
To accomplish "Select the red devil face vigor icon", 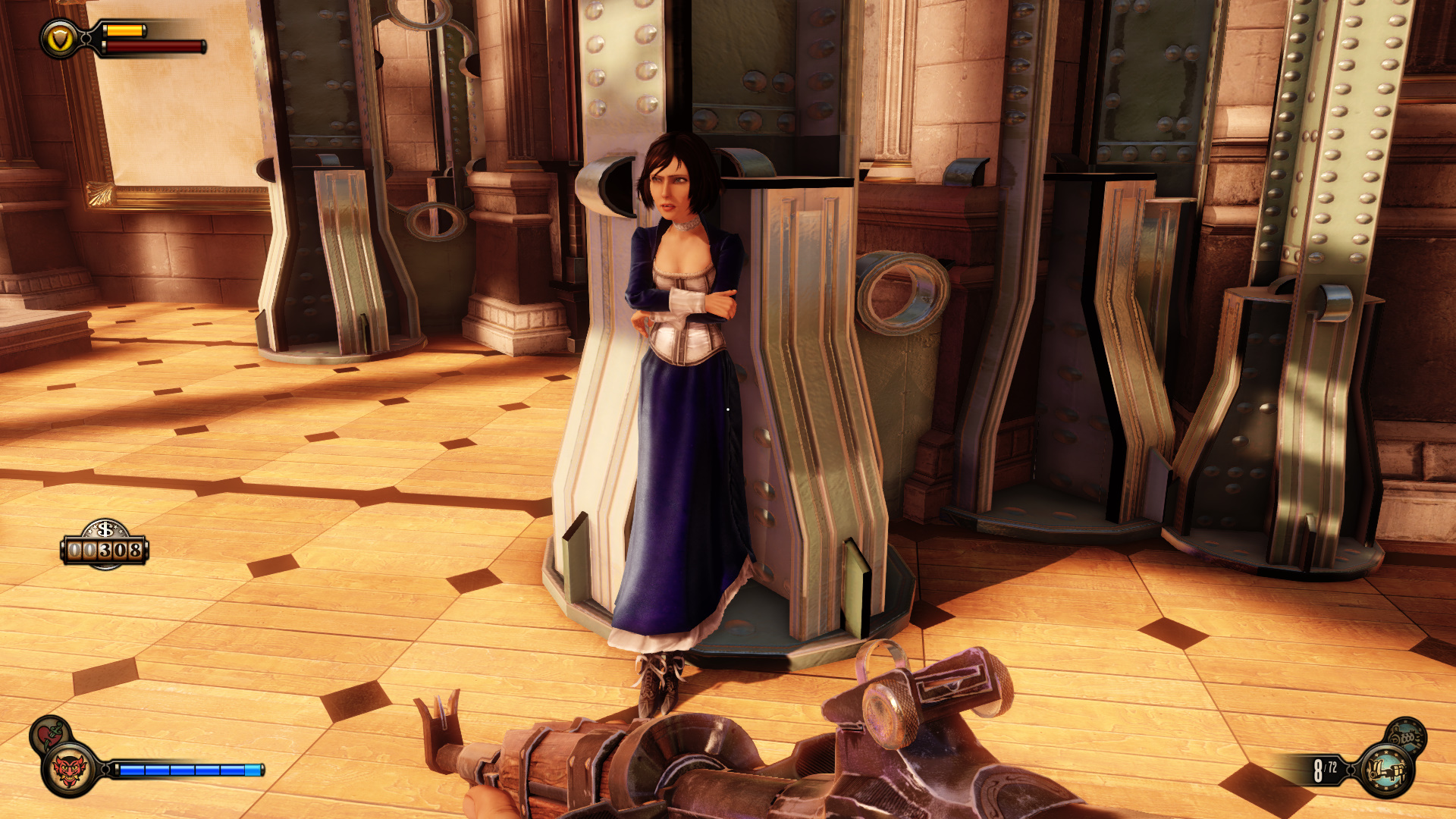I will [x=70, y=770].
